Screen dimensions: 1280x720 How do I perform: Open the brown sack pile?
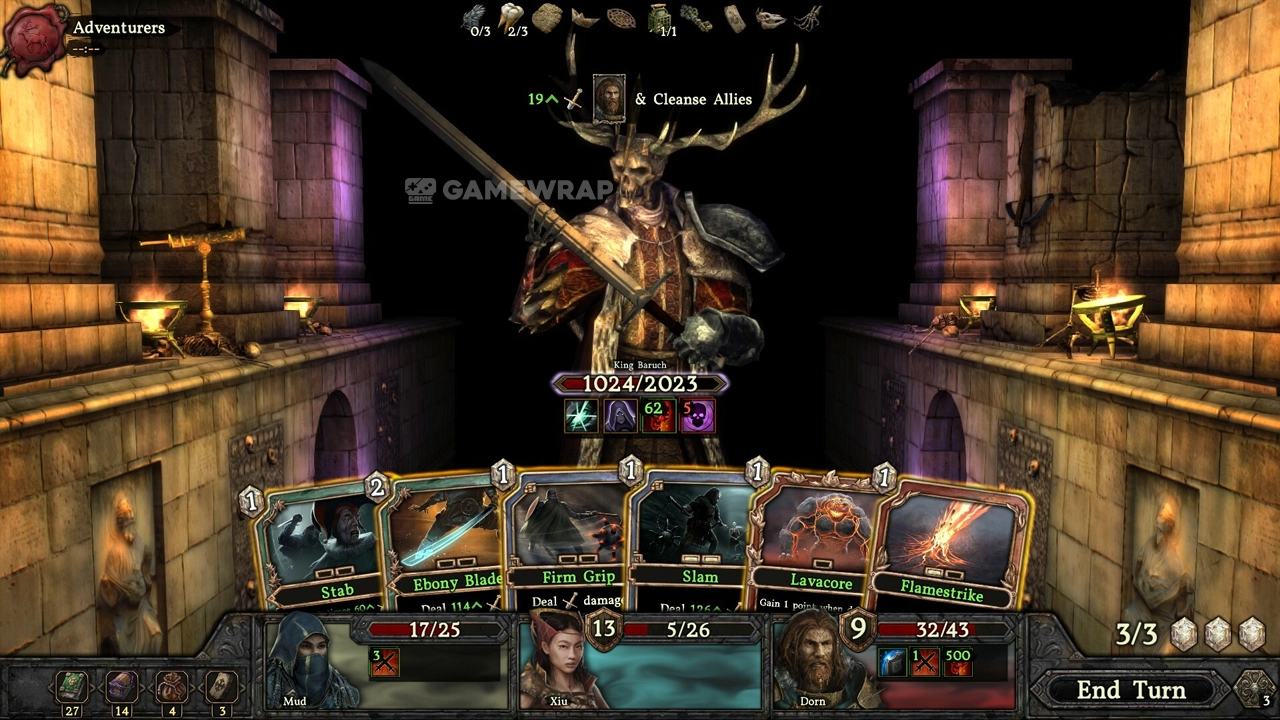pyautogui.click(x=171, y=687)
